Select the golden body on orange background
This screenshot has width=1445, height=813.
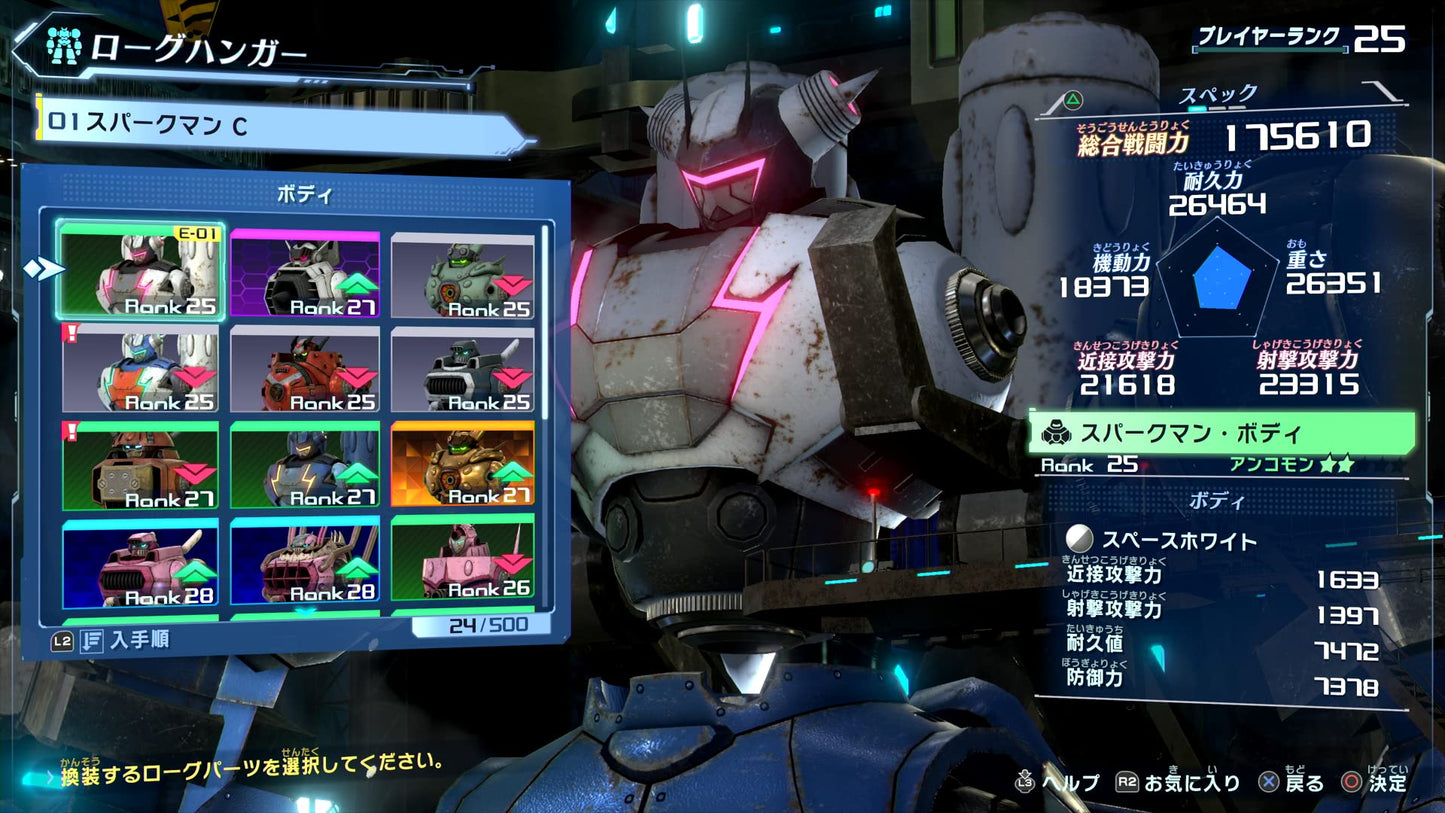[x=462, y=466]
